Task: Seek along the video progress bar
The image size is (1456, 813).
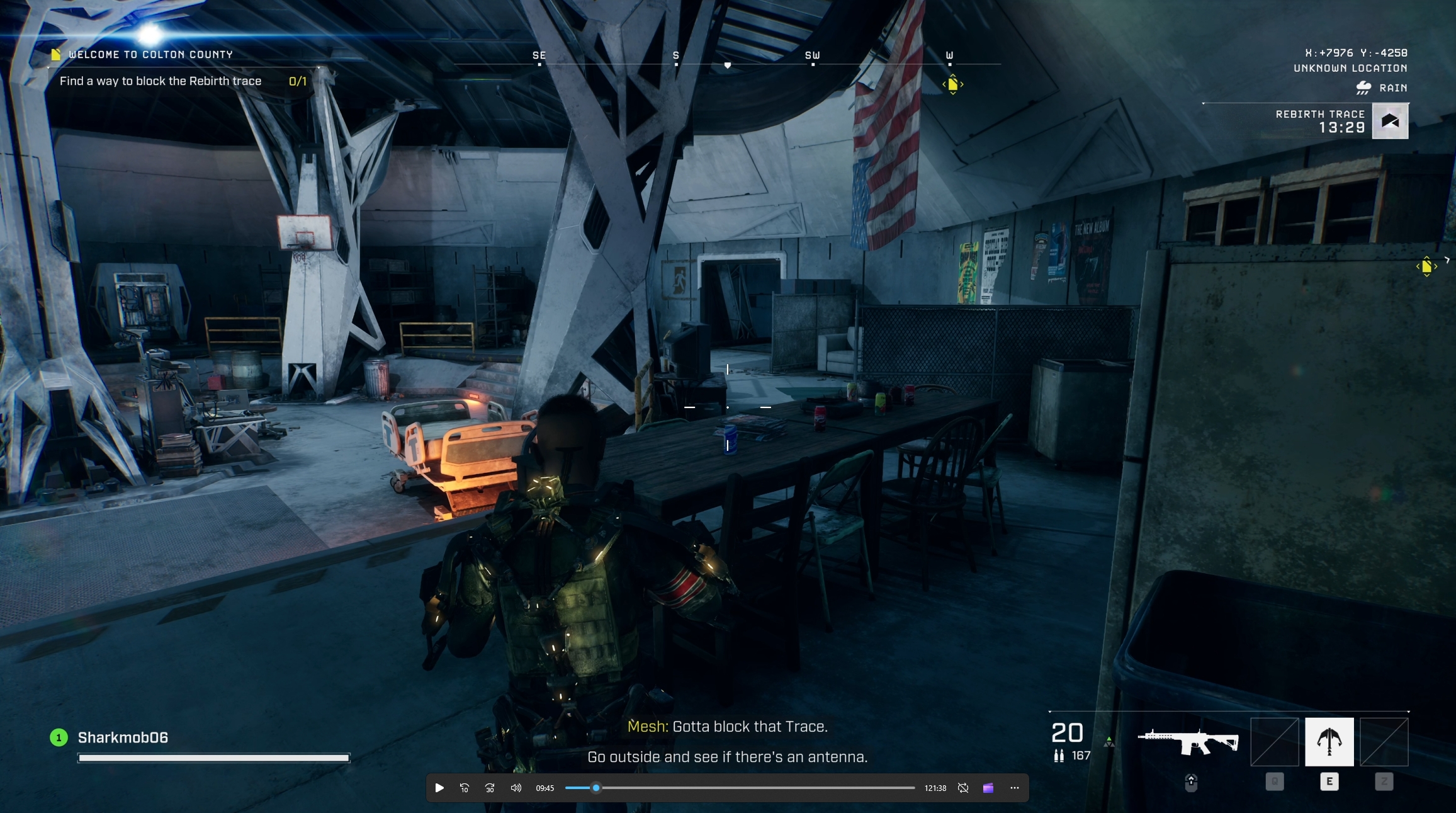Action: pos(740,788)
